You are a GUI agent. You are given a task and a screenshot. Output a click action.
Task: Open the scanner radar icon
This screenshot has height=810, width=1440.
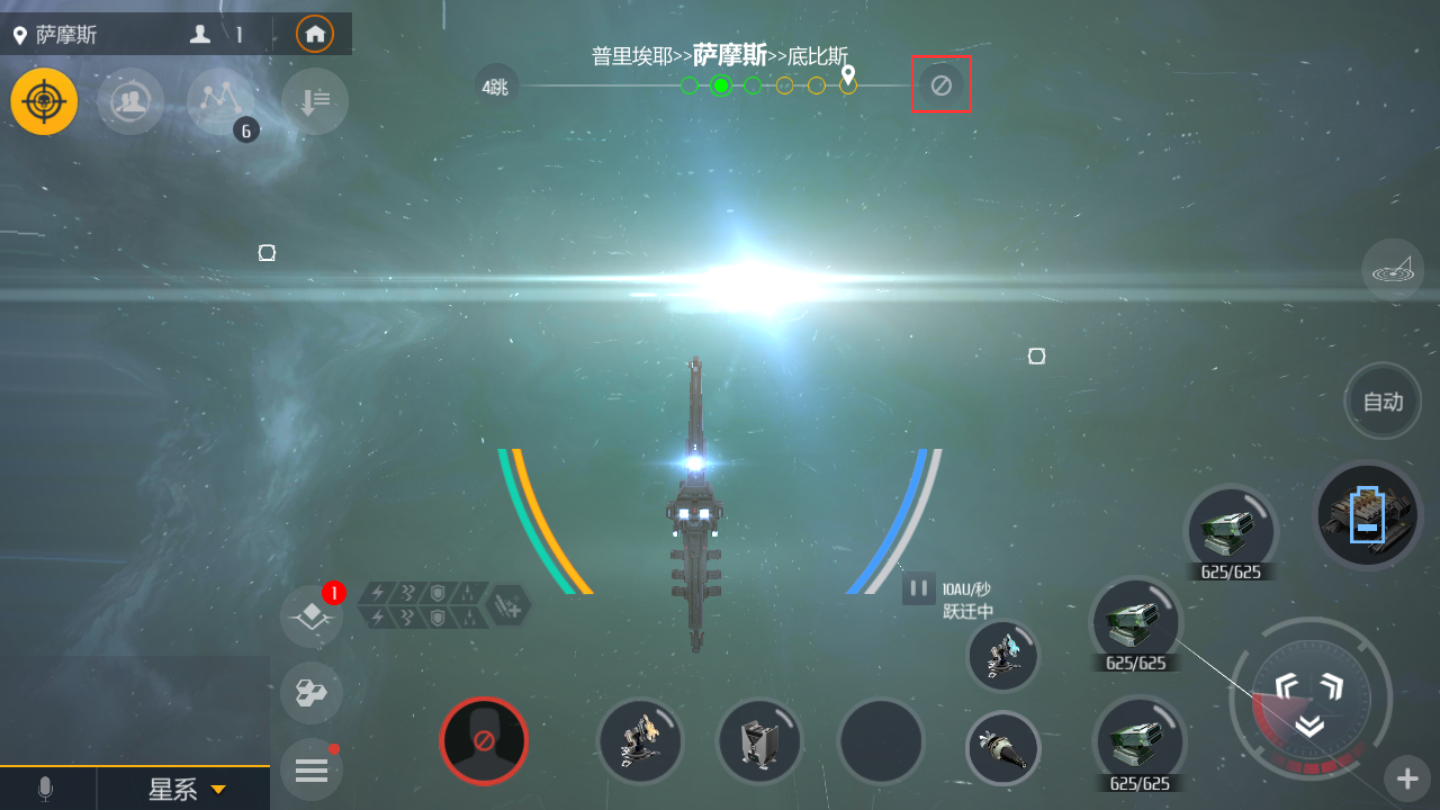tap(1393, 271)
